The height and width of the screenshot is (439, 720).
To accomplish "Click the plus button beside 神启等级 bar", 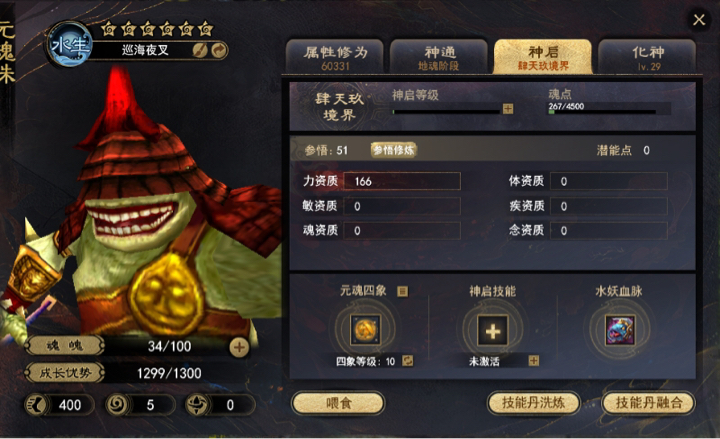I will [508, 108].
